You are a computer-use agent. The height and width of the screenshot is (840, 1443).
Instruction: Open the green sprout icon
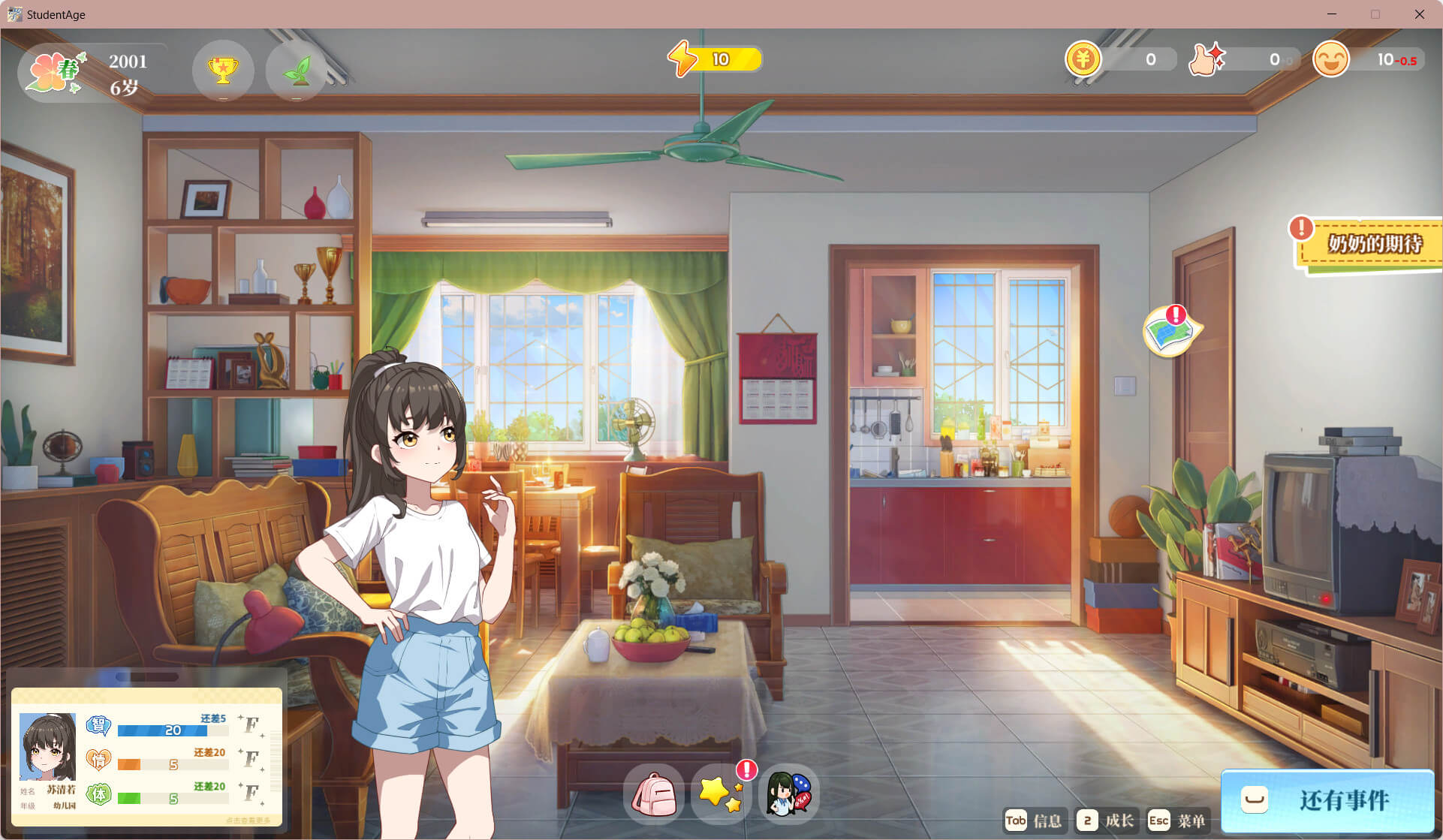click(x=297, y=71)
